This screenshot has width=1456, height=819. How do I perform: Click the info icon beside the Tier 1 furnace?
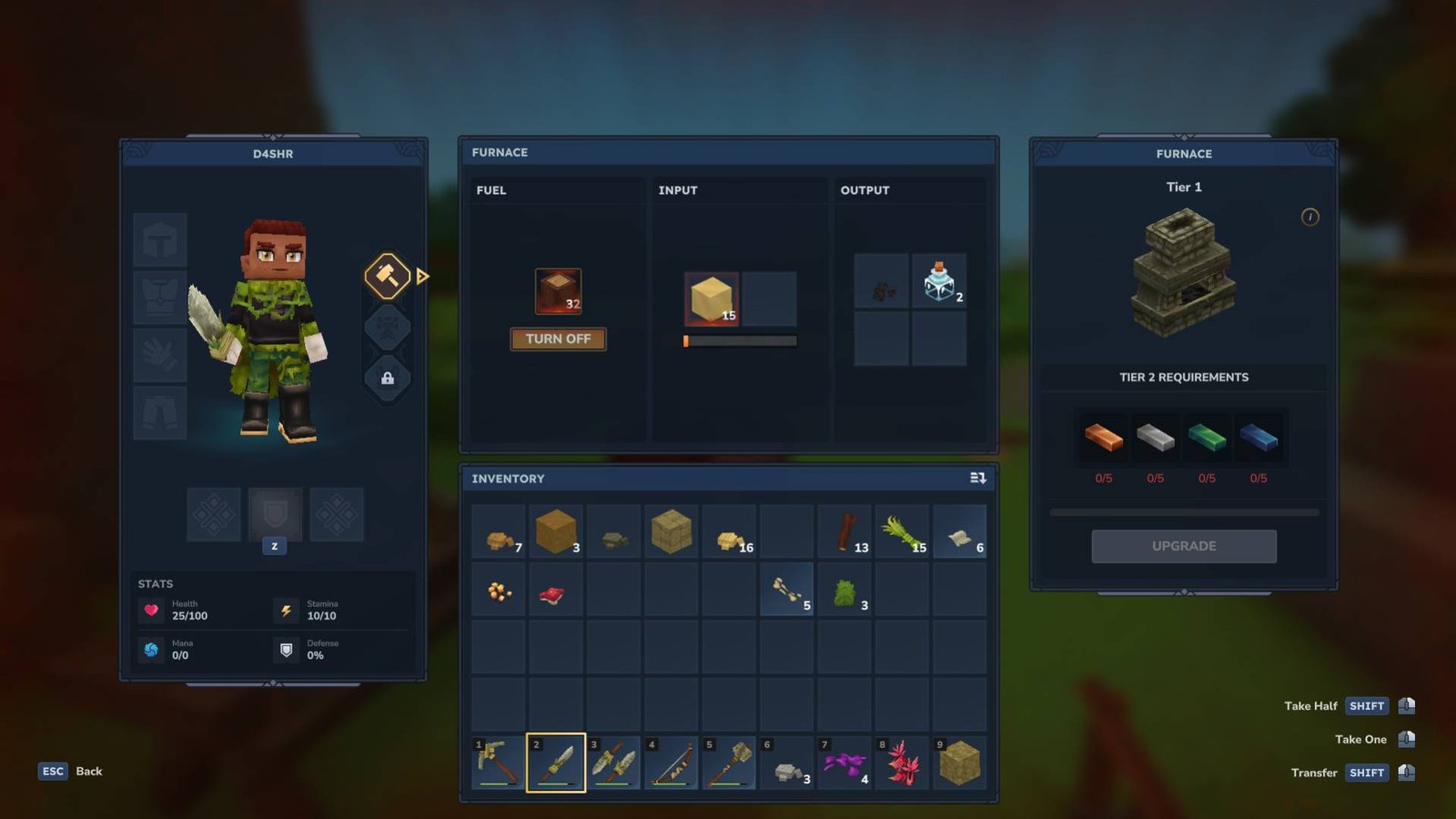(x=1309, y=217)
